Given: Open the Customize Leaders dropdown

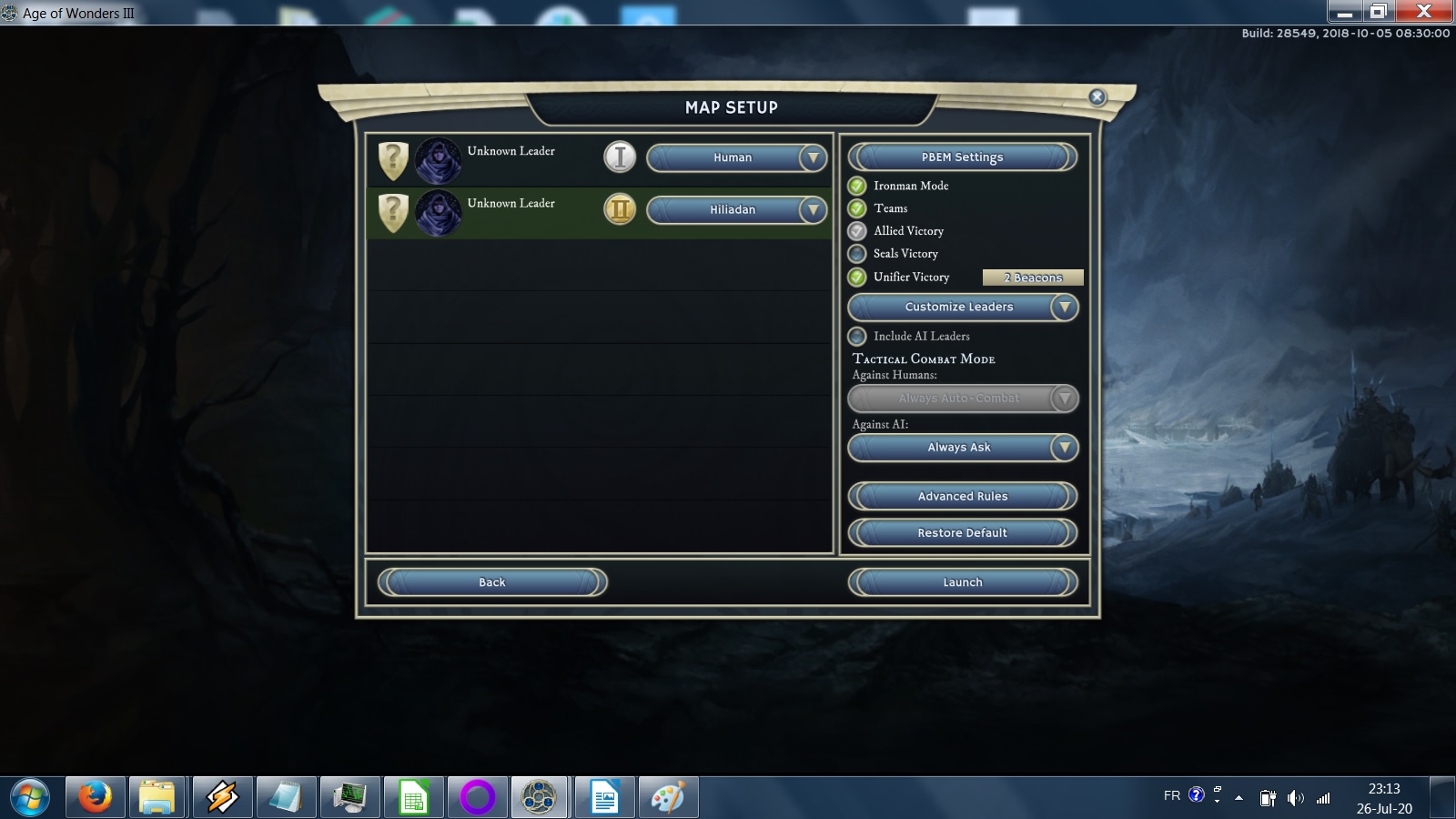Looking at the screenshot, I should point(962,308).
